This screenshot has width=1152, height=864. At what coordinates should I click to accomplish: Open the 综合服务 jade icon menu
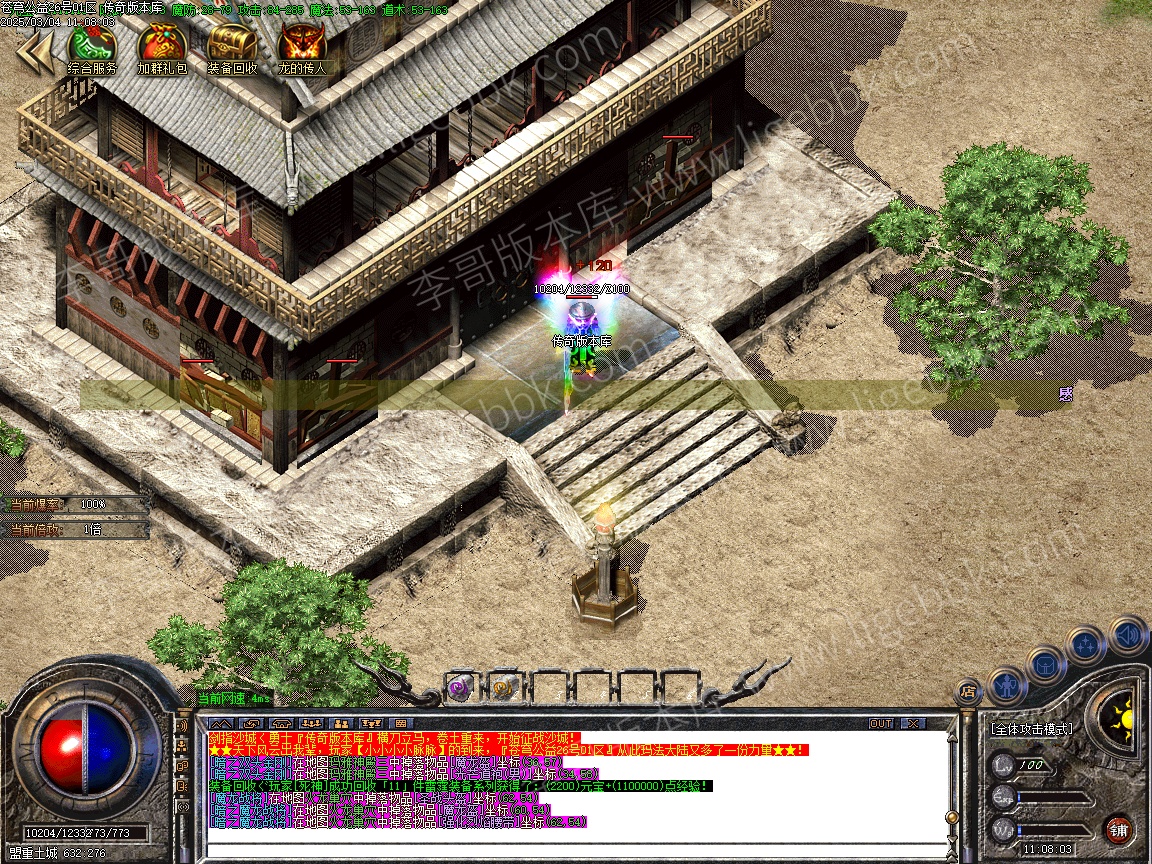(x=91, y=46)
